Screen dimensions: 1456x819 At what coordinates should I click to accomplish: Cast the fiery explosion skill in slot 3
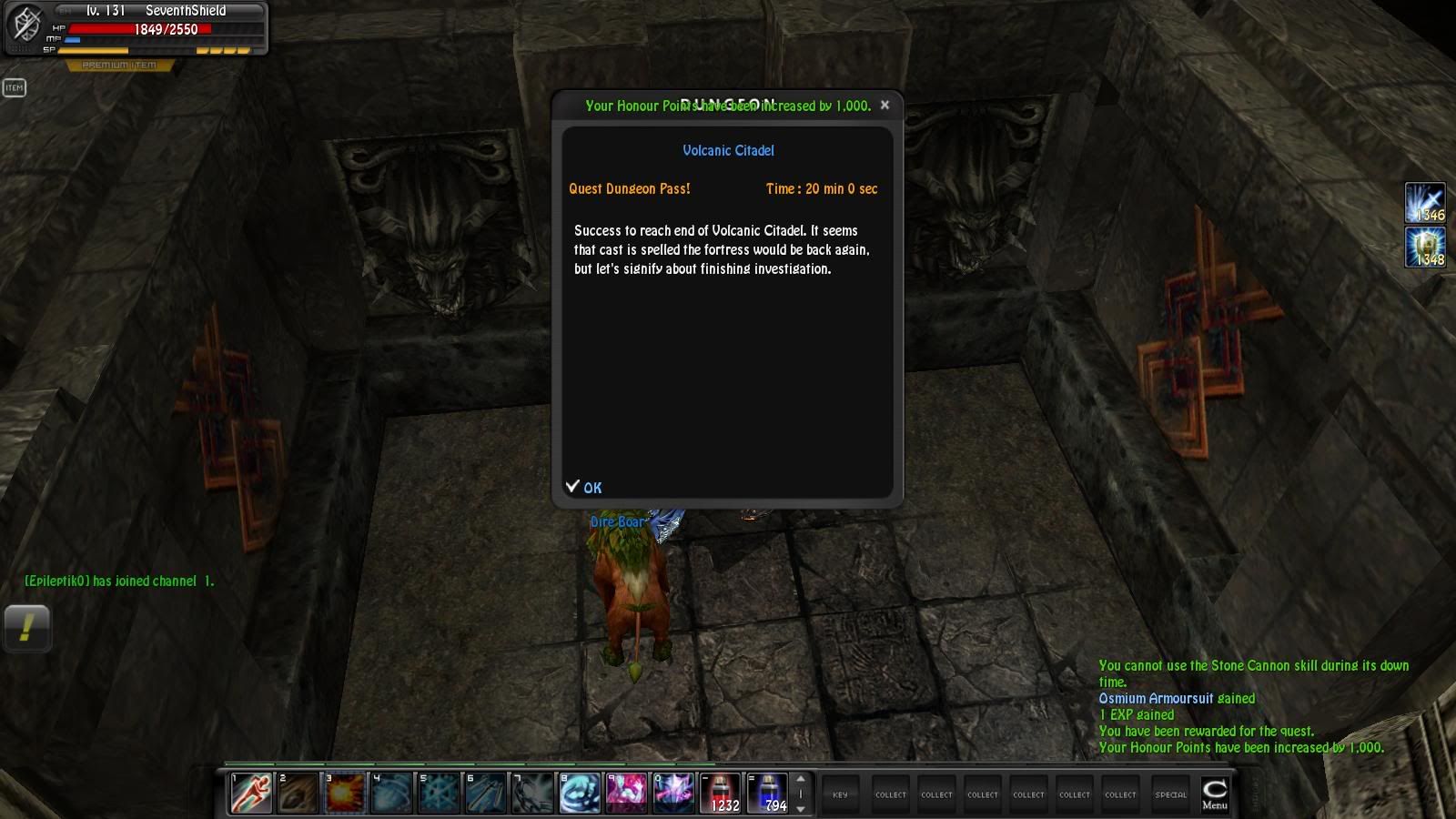click(345, 793)
